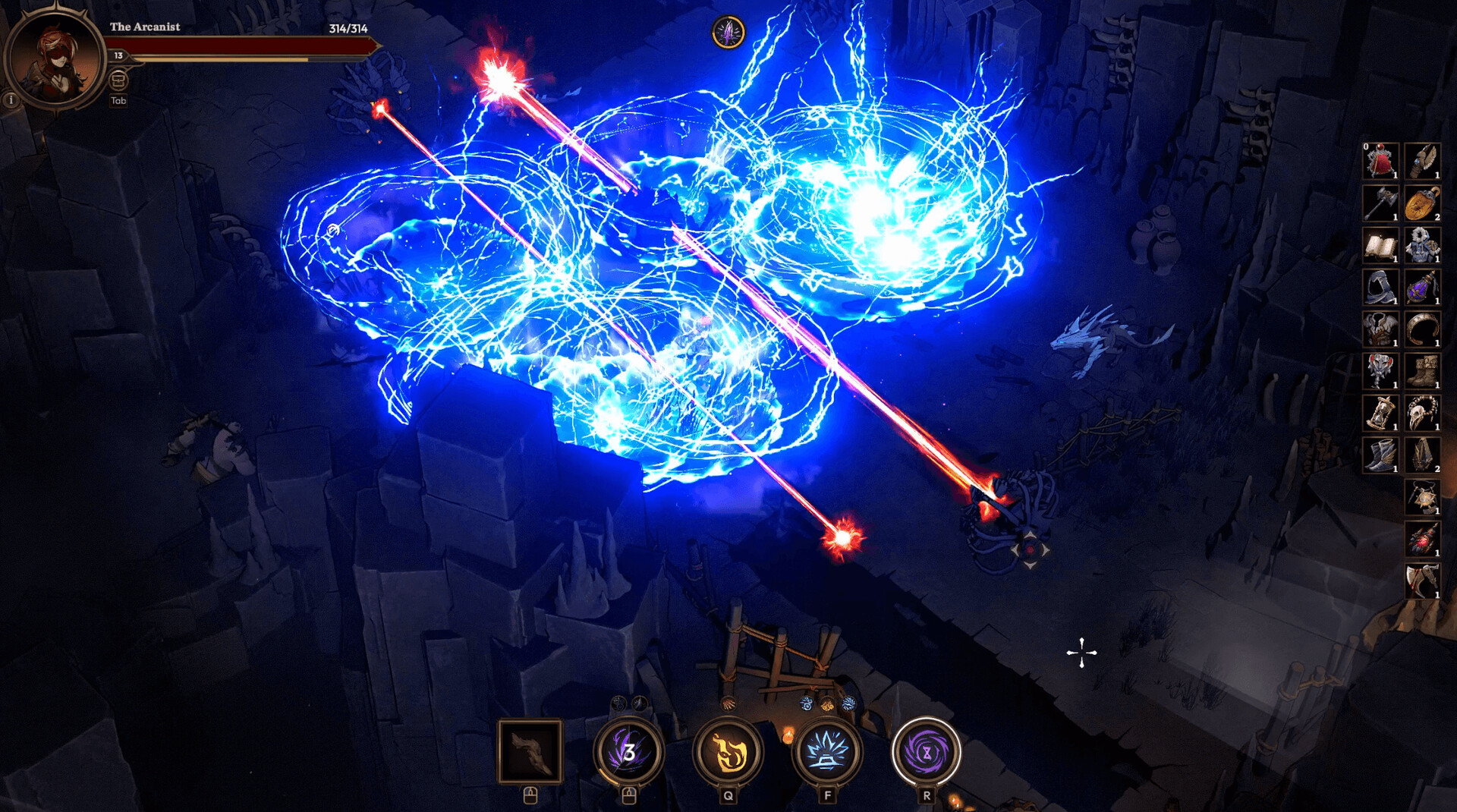Select the amber pendant with hook
The image size is (1457, 812).
point(1422,203)
